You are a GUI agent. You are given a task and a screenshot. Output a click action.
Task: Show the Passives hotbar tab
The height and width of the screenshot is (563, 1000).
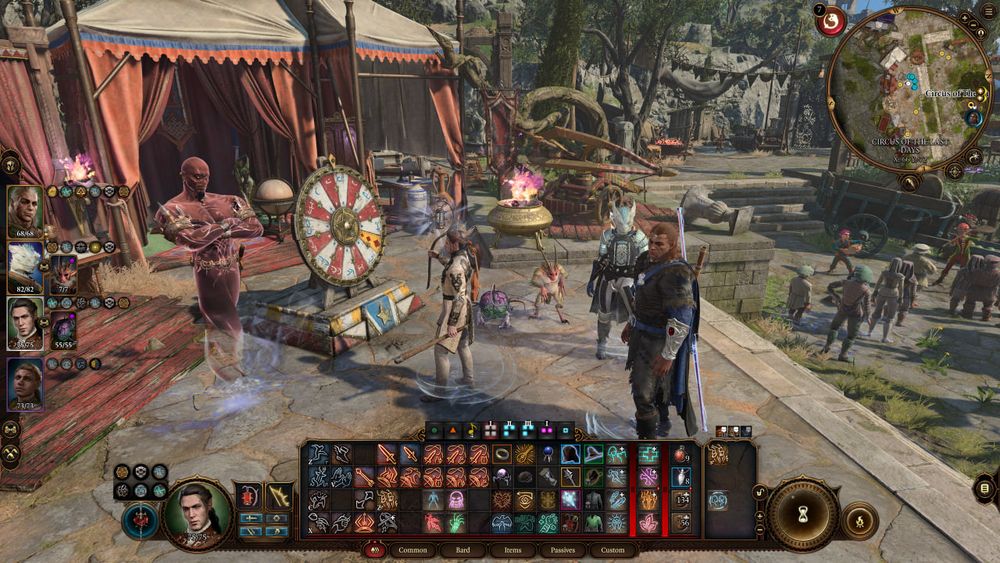563,550
